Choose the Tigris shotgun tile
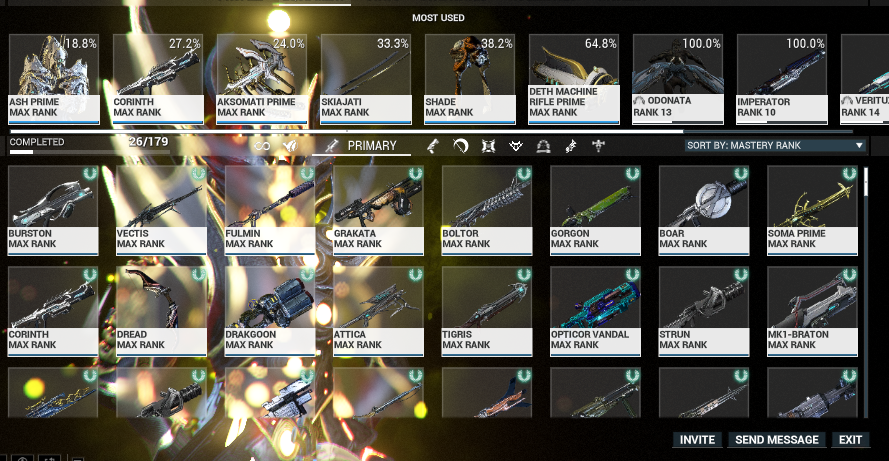Image resolution: width=889 pixels, height=461 pixels. pyautogui.click(x=487, y=310)
